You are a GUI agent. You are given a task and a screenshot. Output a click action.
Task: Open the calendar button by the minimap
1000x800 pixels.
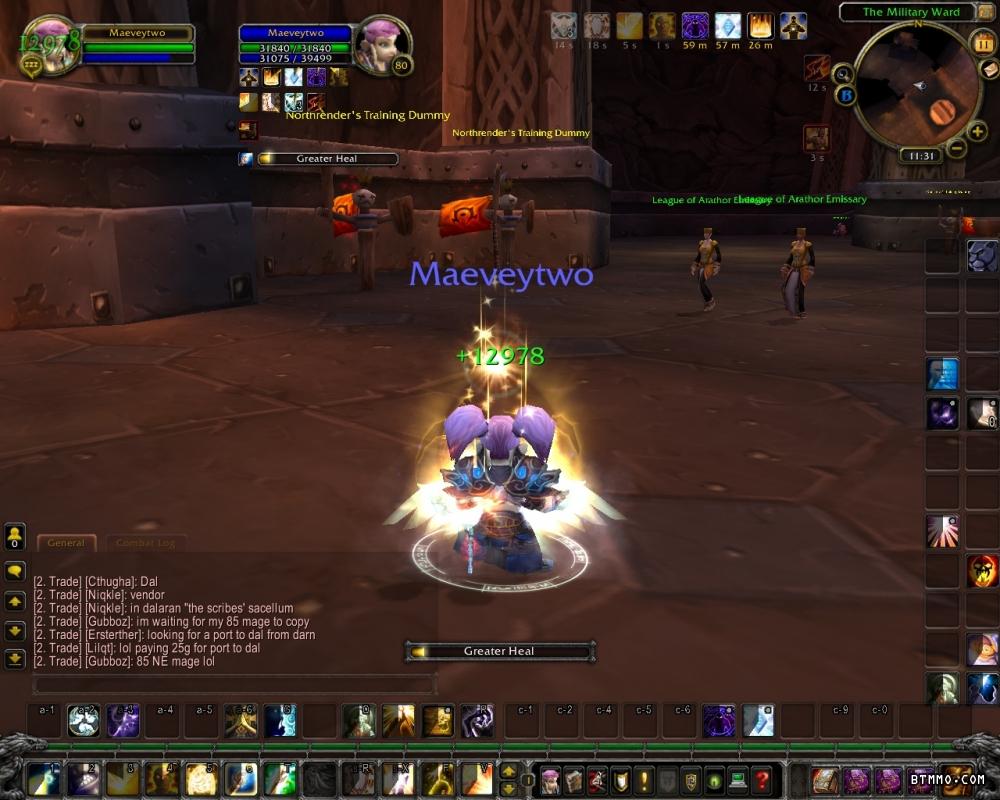(x=981, y=43)
